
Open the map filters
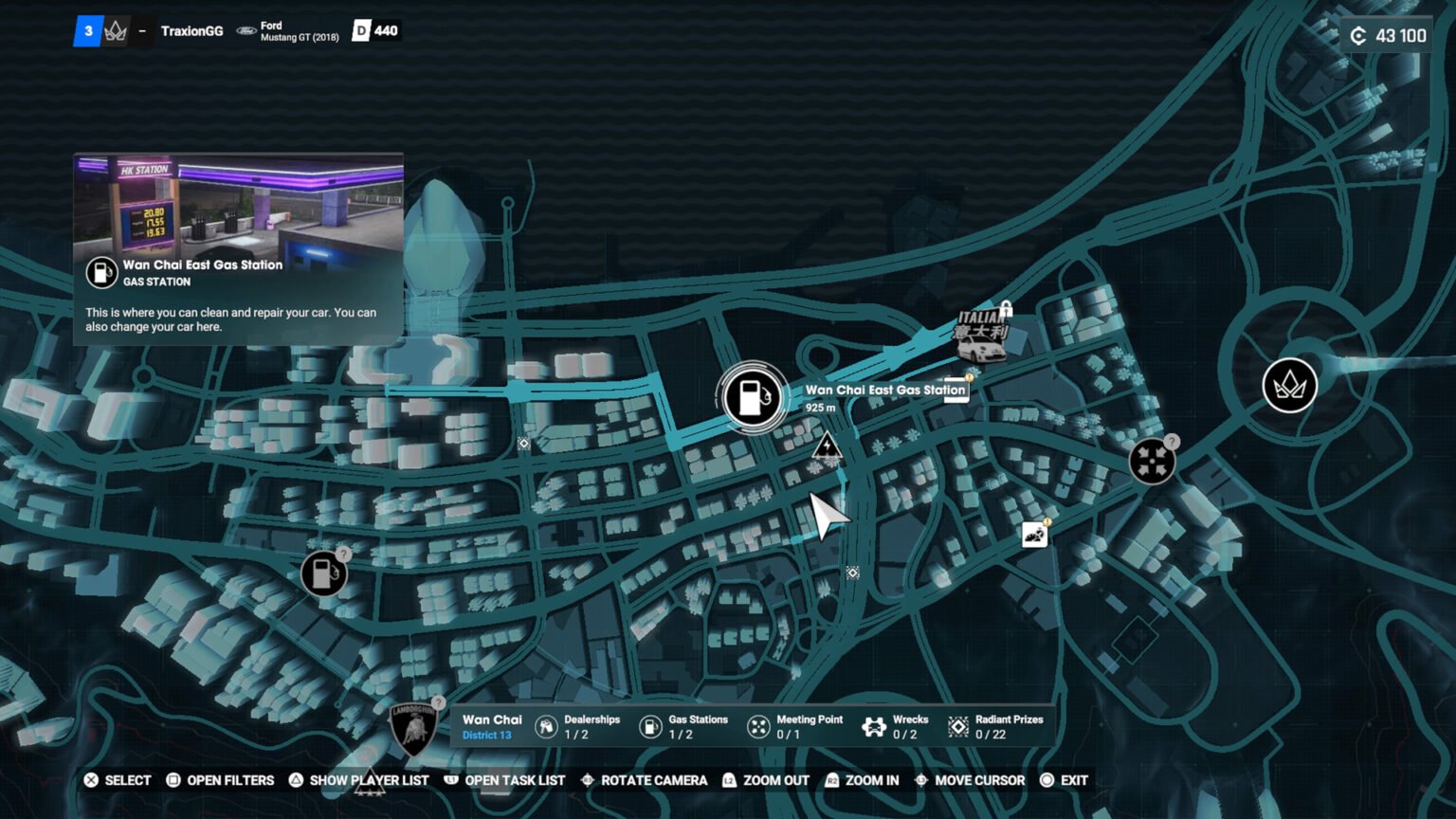tap(220, 780)
